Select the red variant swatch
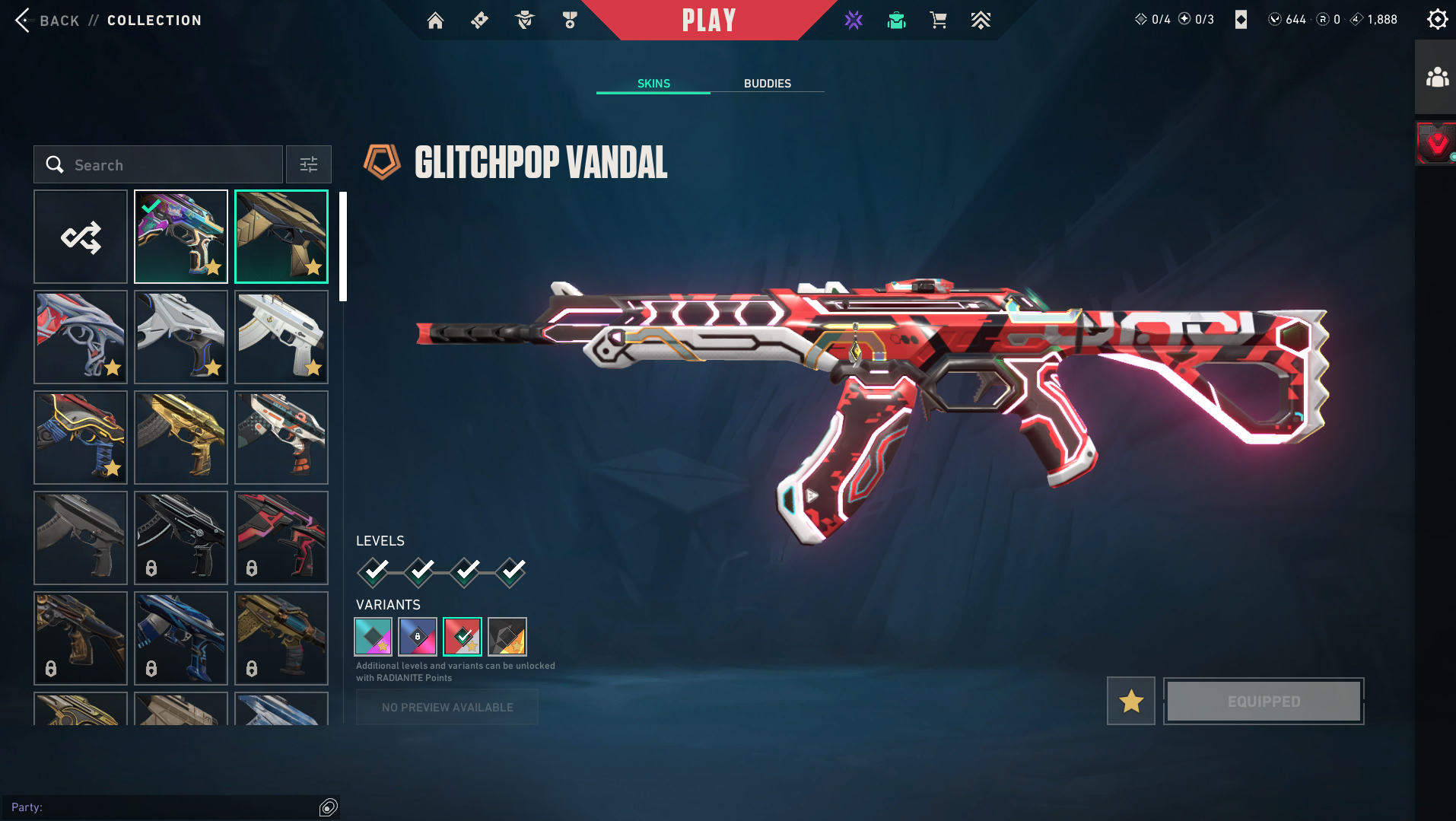1456x821 pixels. pyautogui.click(x=463, y=637)
